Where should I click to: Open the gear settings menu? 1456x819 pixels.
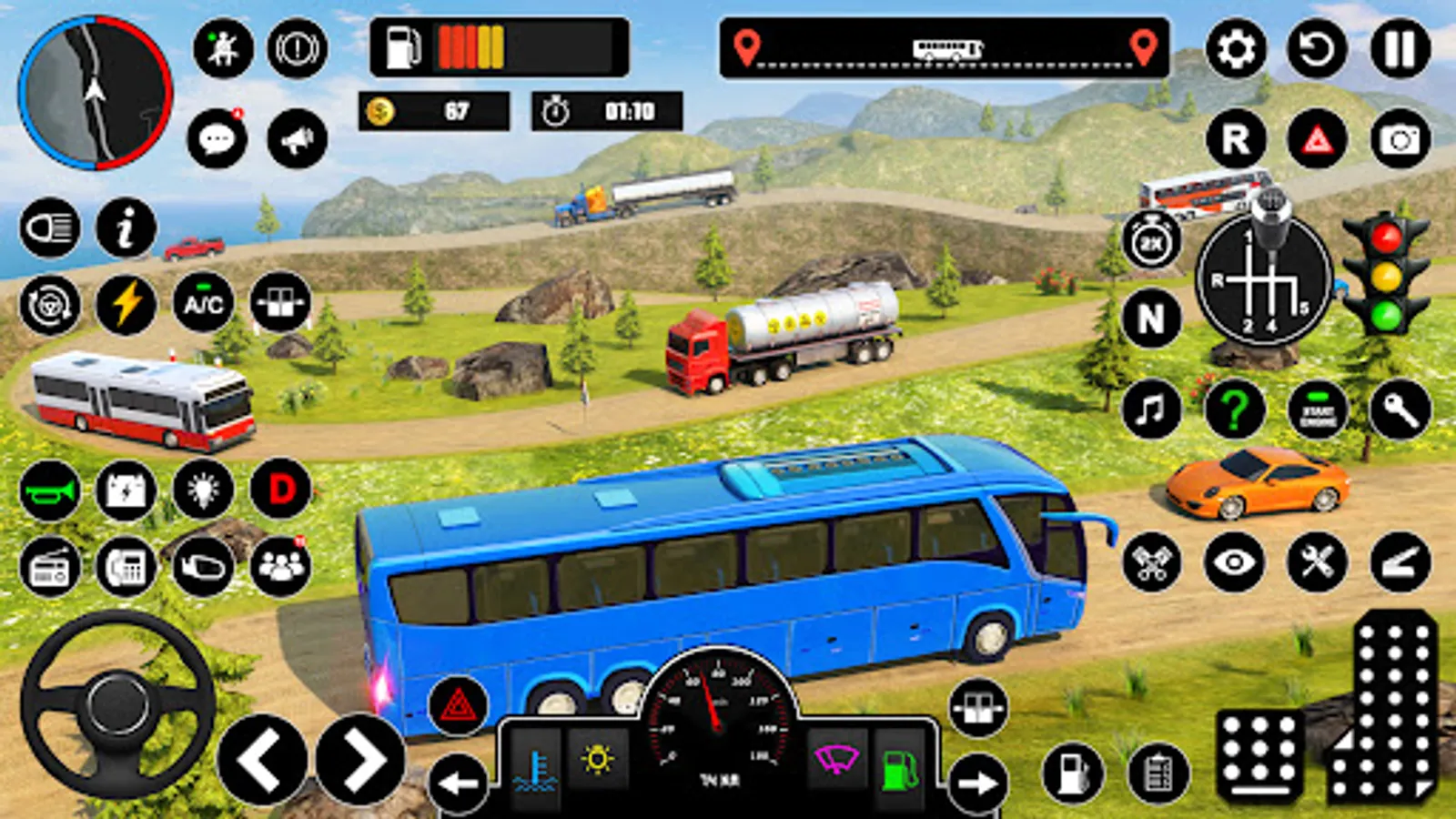1236,48
